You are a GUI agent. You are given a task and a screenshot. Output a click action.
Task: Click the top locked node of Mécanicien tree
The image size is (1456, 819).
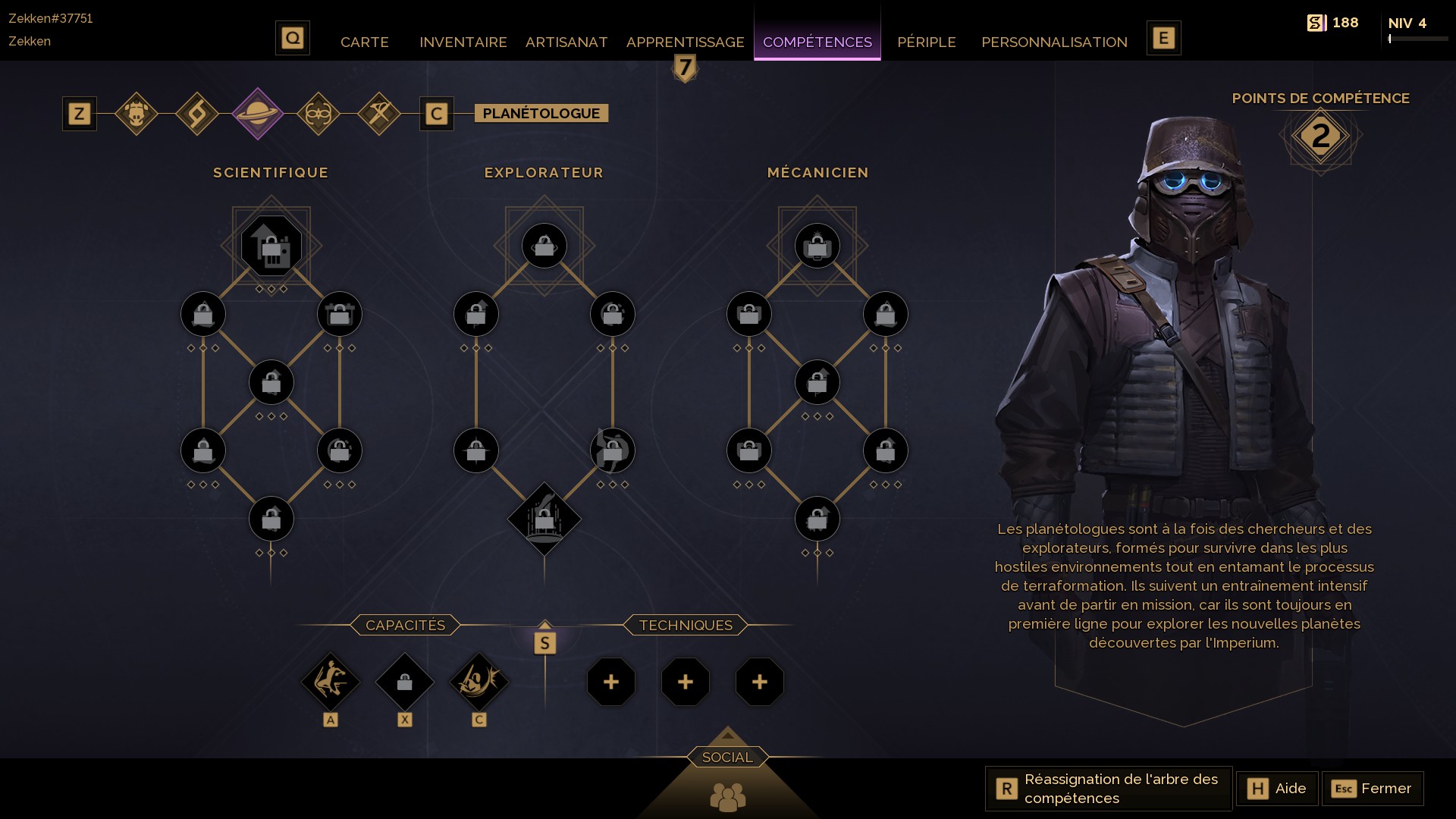click(x=817, y=246)
